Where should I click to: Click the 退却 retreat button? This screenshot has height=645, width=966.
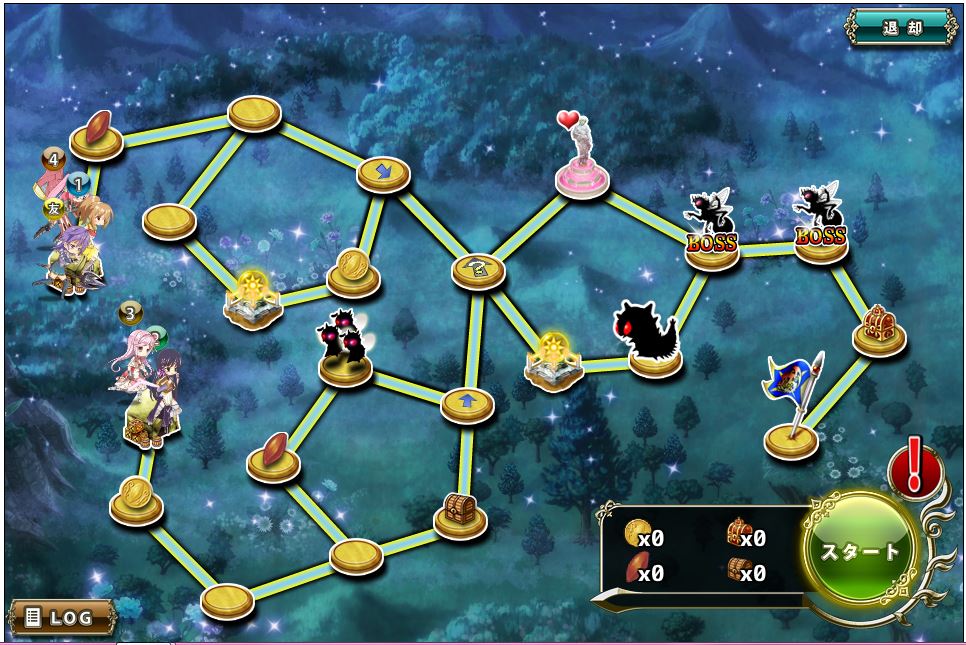tap(901, 27)
